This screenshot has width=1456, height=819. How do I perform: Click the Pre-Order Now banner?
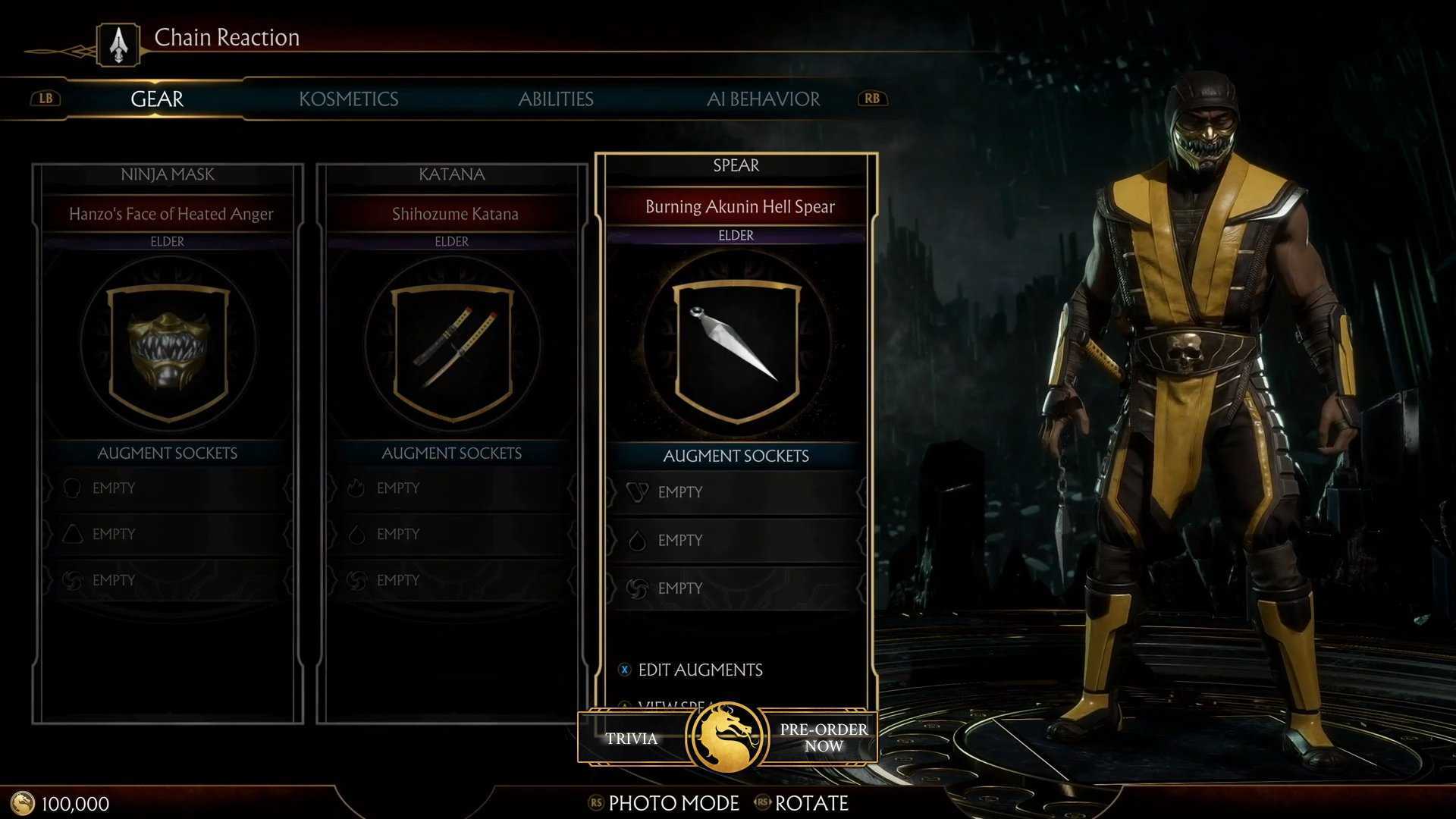[x=824, y=737]
